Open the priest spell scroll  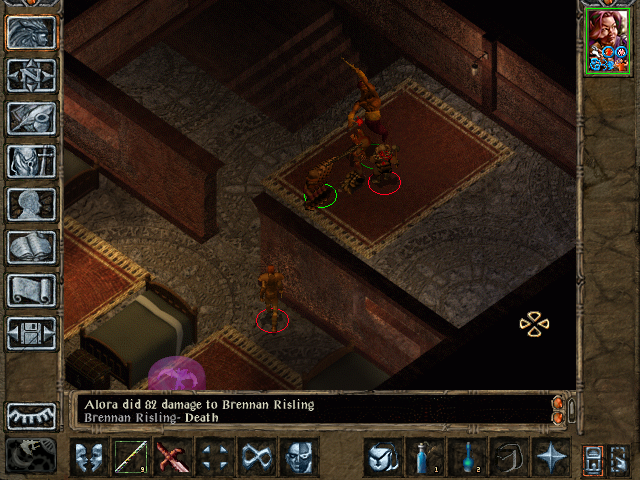[31, 290]
